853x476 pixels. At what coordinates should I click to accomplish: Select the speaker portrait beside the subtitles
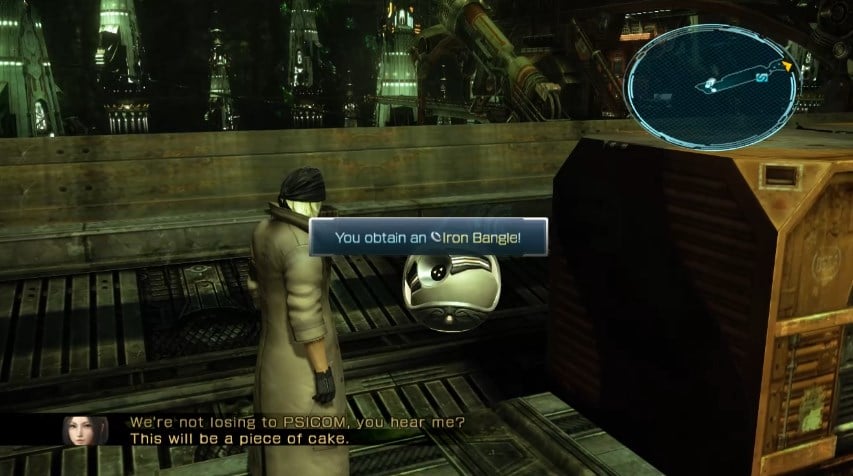[78, 430]
